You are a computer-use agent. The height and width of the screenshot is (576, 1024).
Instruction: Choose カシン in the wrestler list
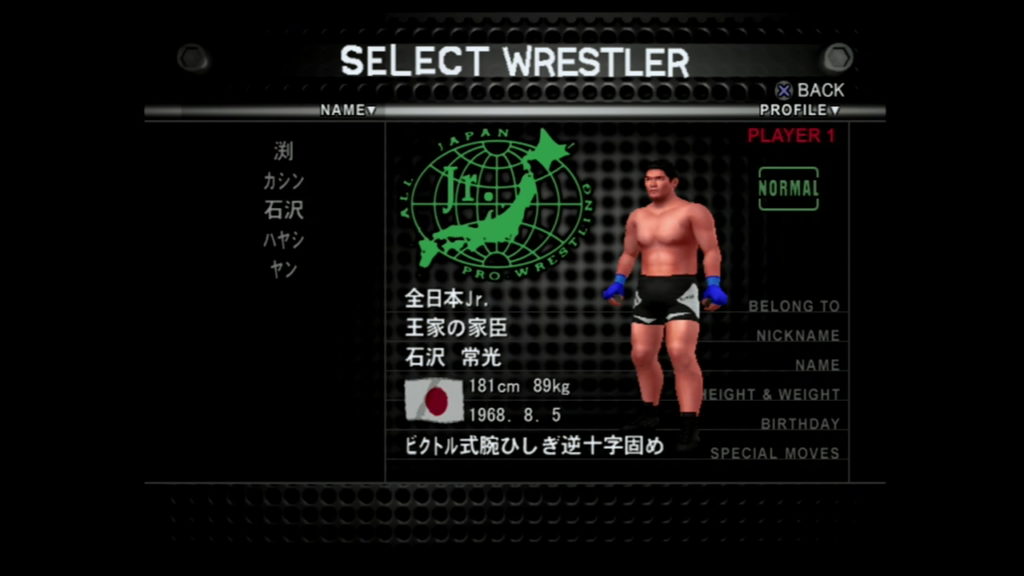coord(284,181)
